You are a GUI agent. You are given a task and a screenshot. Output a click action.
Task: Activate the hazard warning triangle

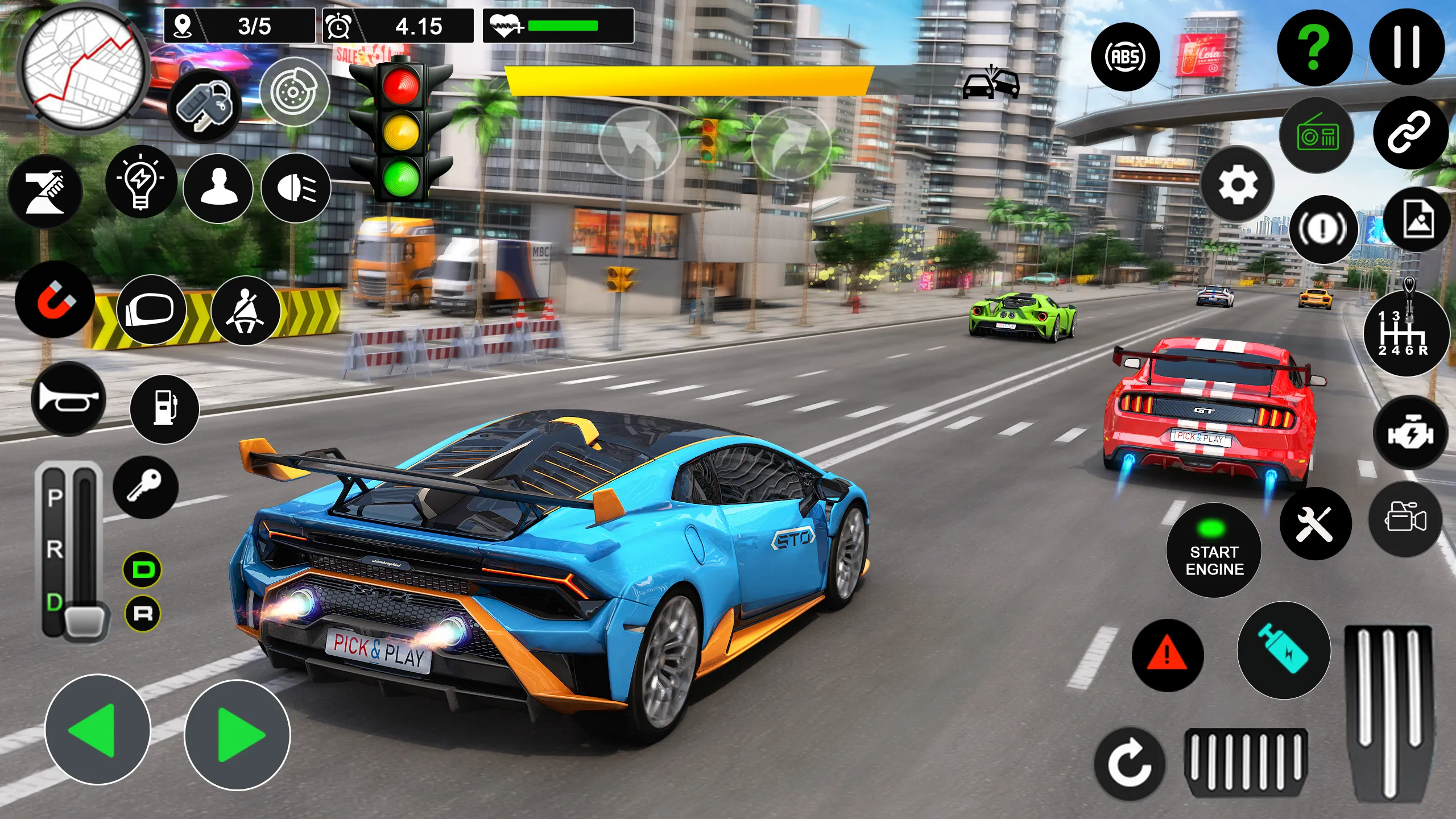click(x=1167, y=655)
